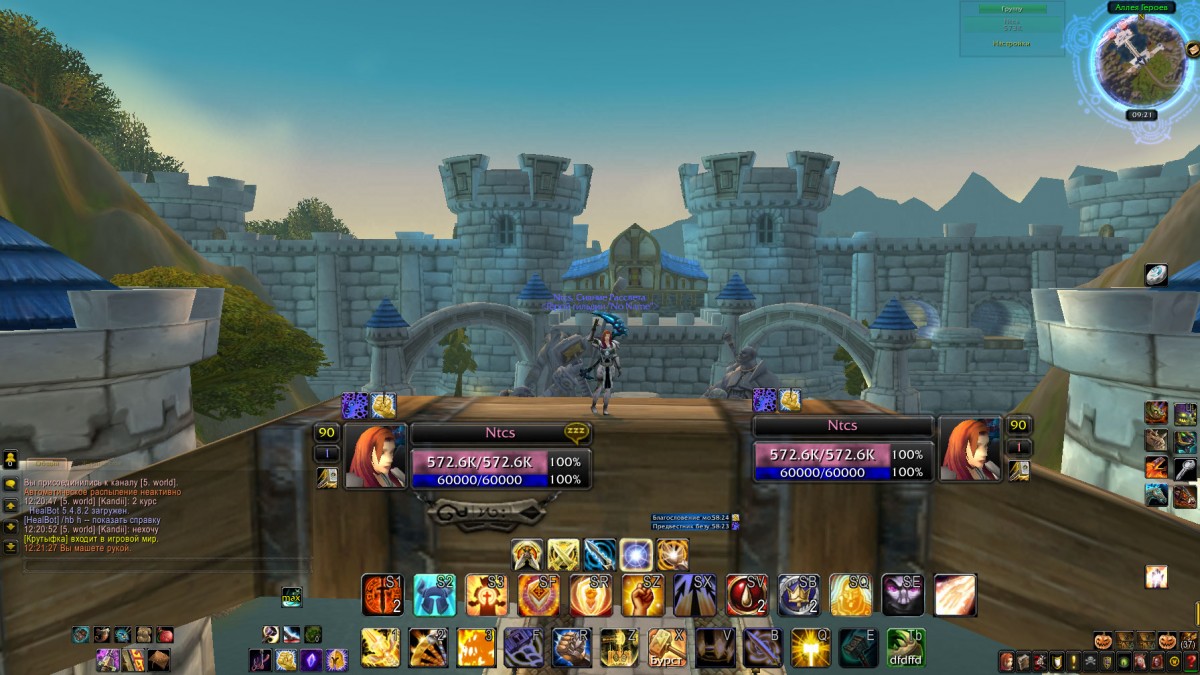Activate the lightning fist ability on R
This screenshot has width=1200, height=675.
pos(572,647)
